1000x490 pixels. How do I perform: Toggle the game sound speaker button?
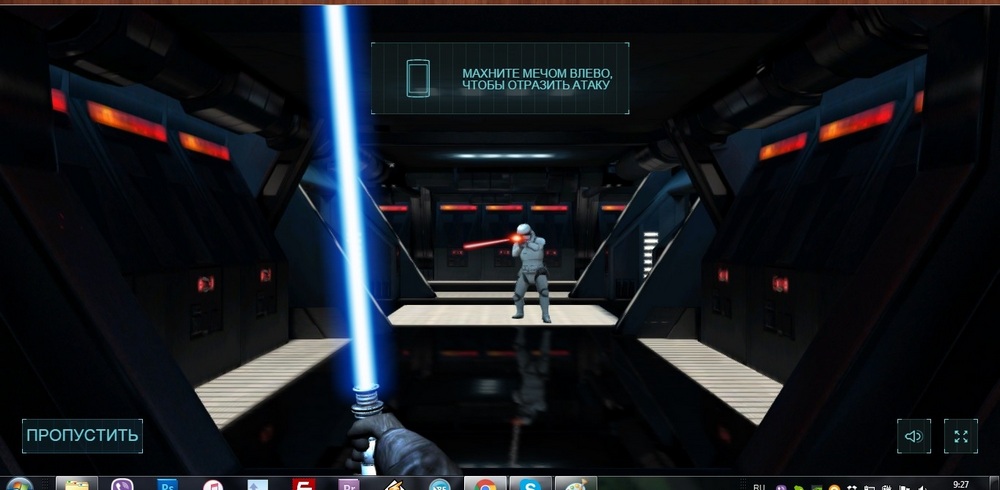pos(913,436)
